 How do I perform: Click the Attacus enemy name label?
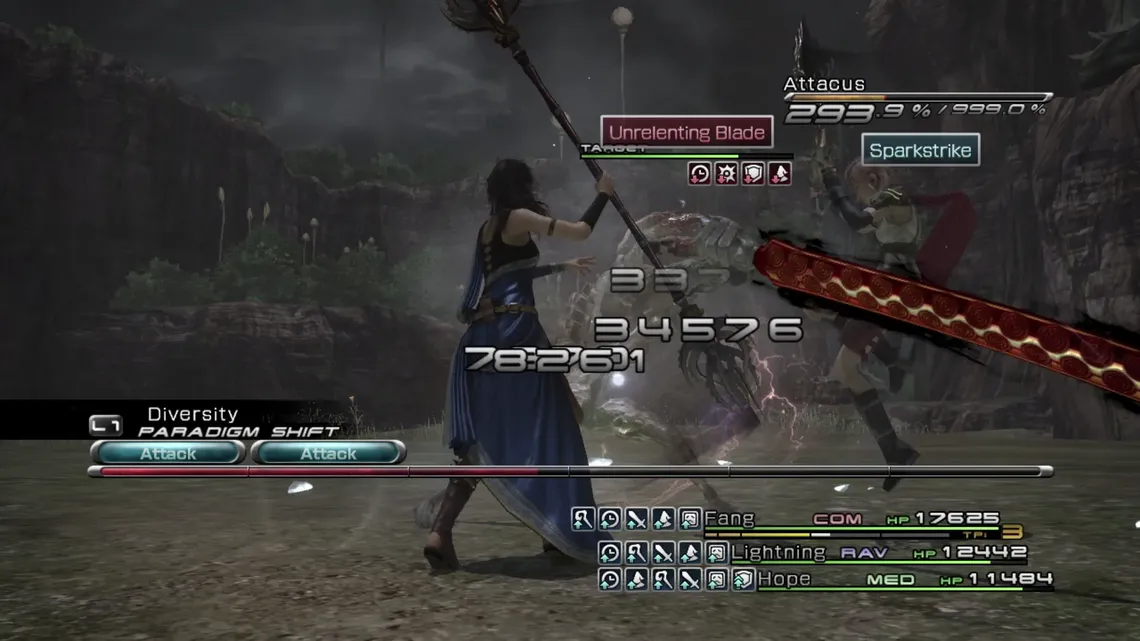(x=824, y=84)
